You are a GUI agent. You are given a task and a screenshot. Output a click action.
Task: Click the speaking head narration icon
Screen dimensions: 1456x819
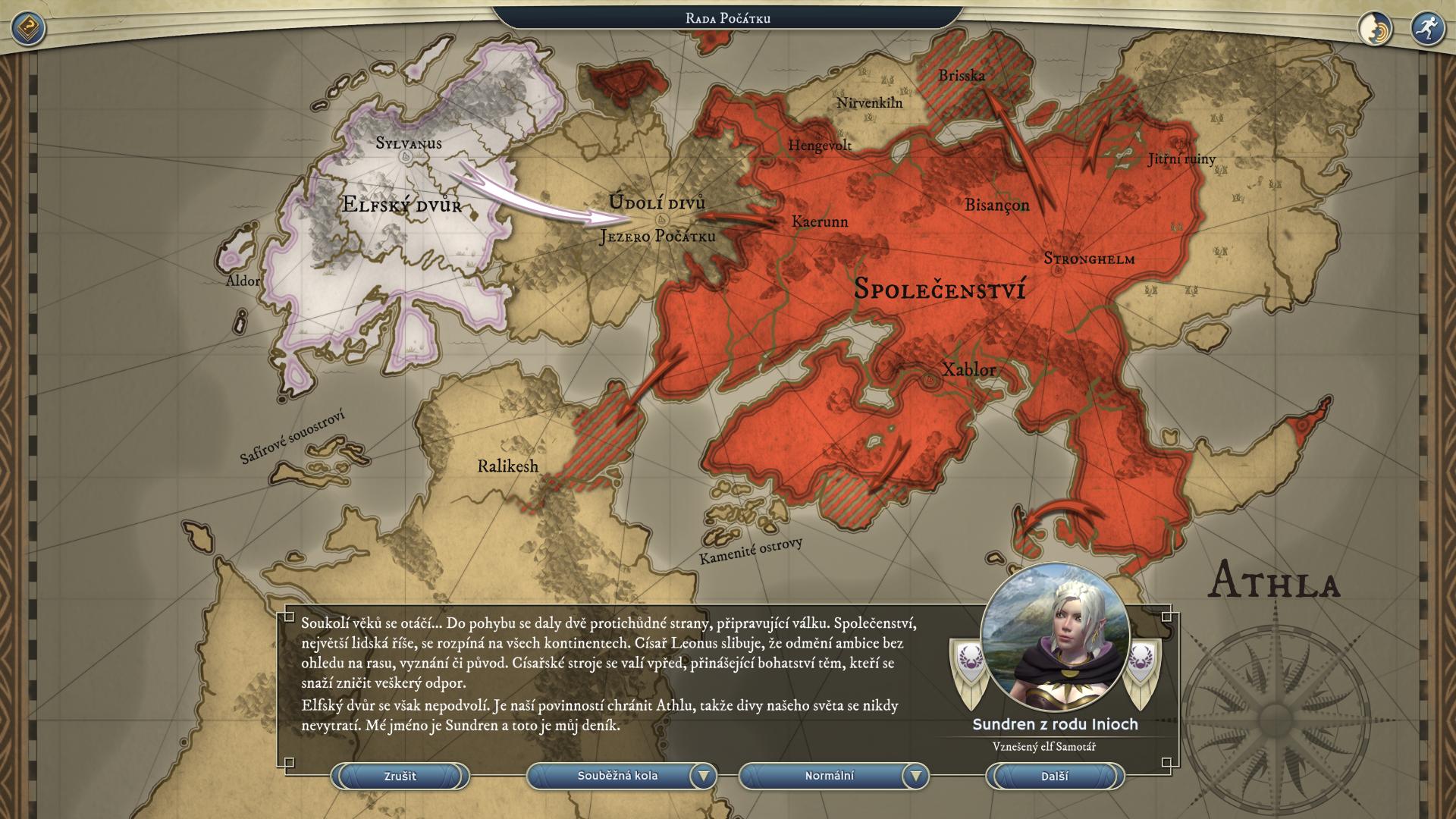pyautogui.click(x=1375, y=29)
